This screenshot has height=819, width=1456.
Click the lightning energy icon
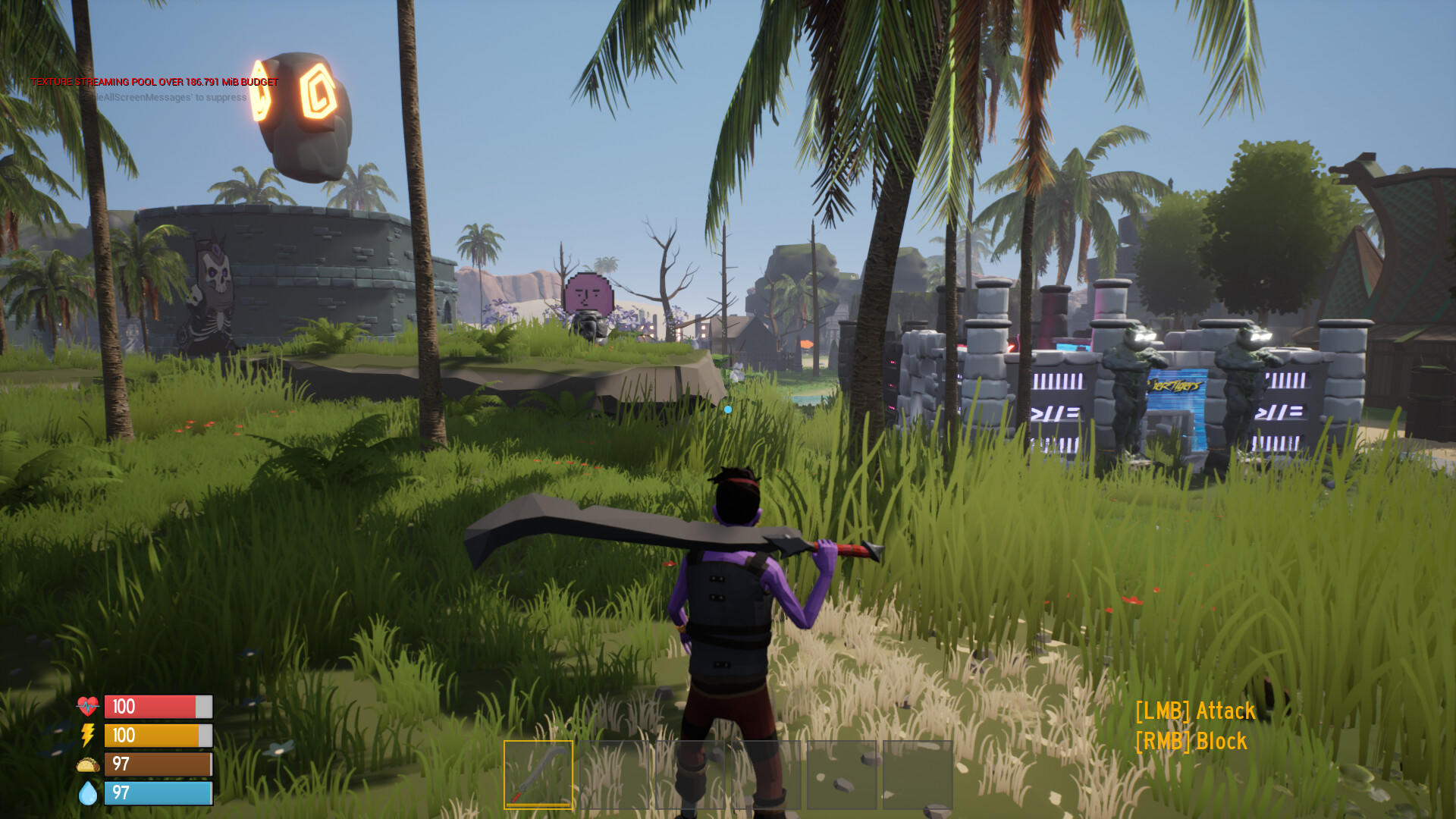click(86, 736)
